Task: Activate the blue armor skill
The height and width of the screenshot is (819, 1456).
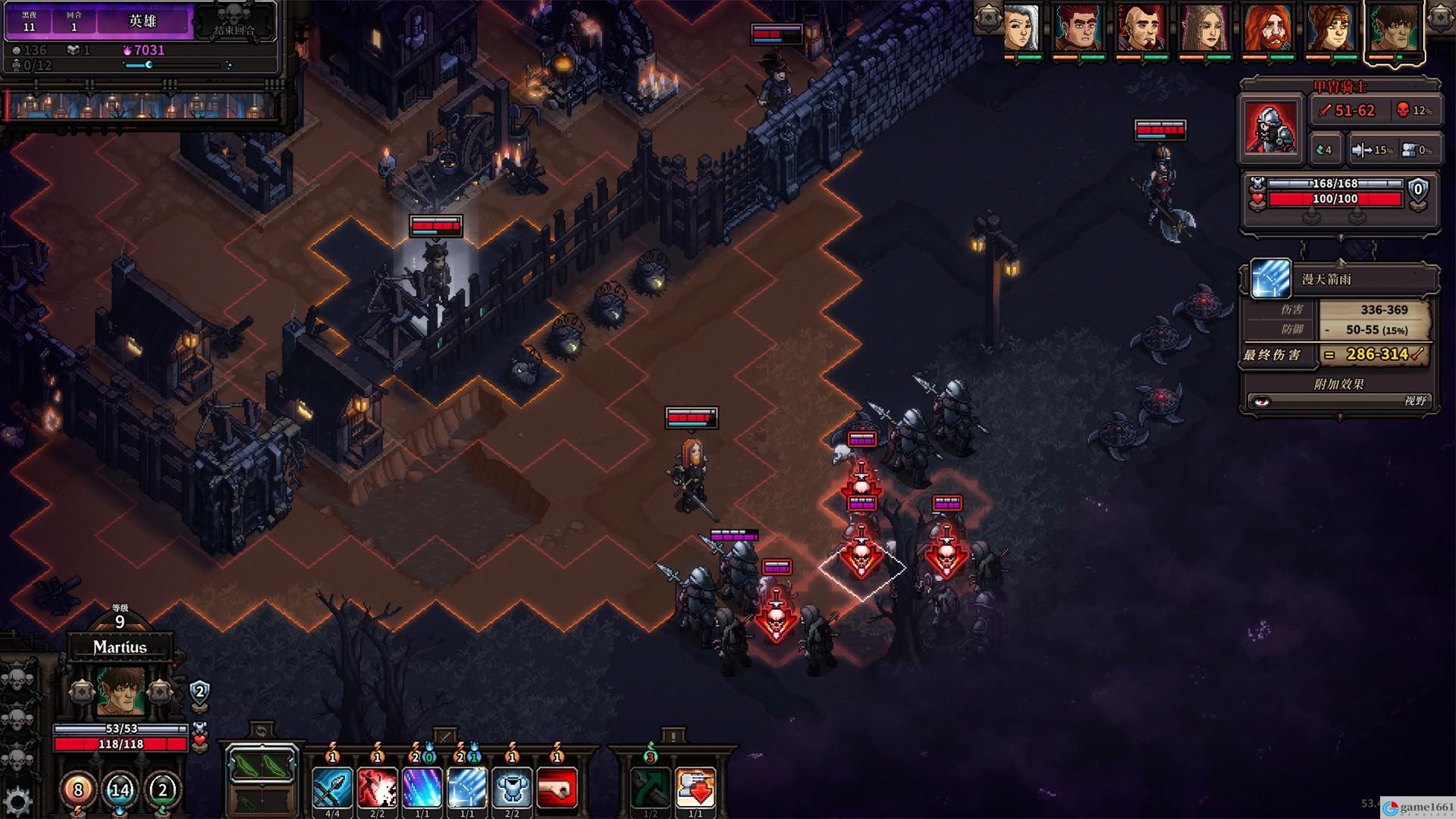Action: point(512,787)
